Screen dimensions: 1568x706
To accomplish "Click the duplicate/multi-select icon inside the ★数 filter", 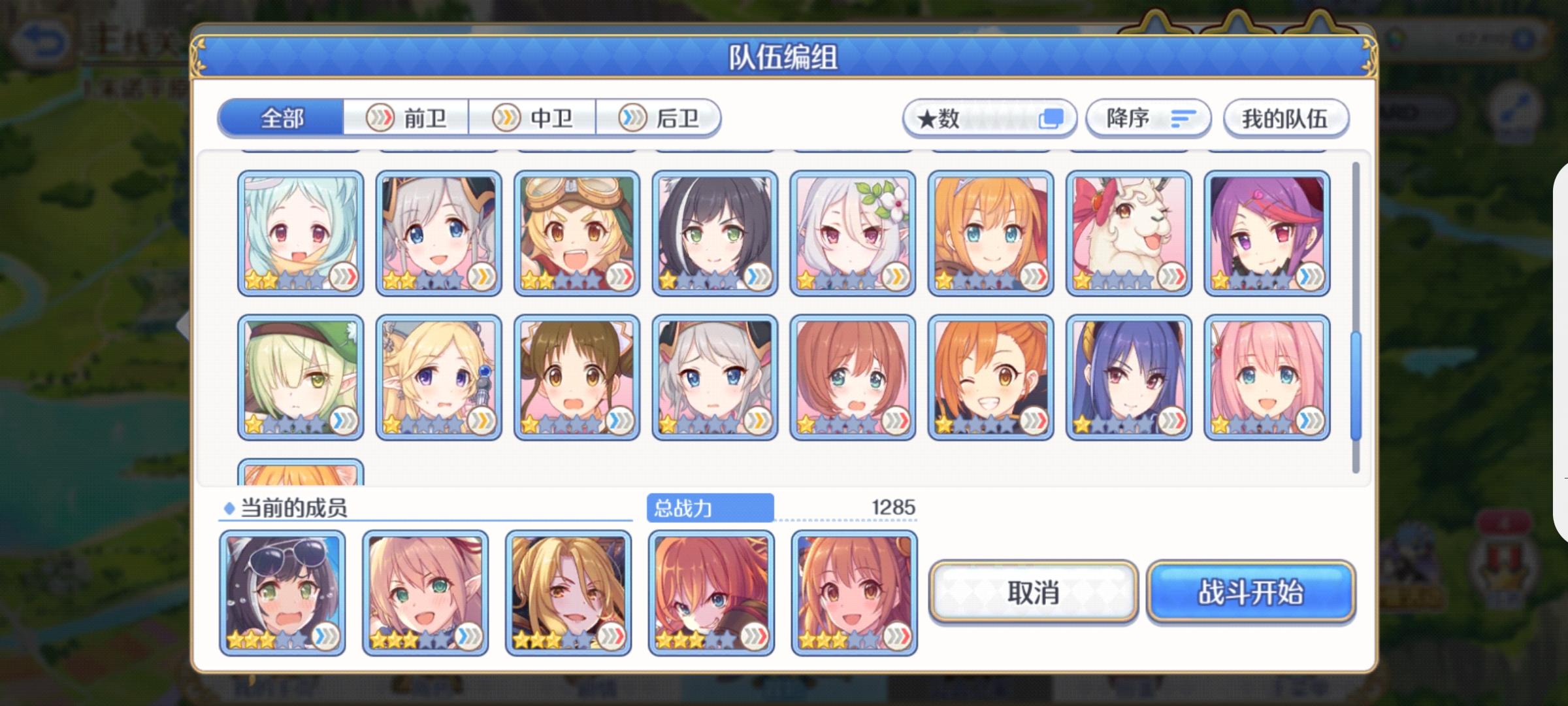I will tap(1052, 118).
